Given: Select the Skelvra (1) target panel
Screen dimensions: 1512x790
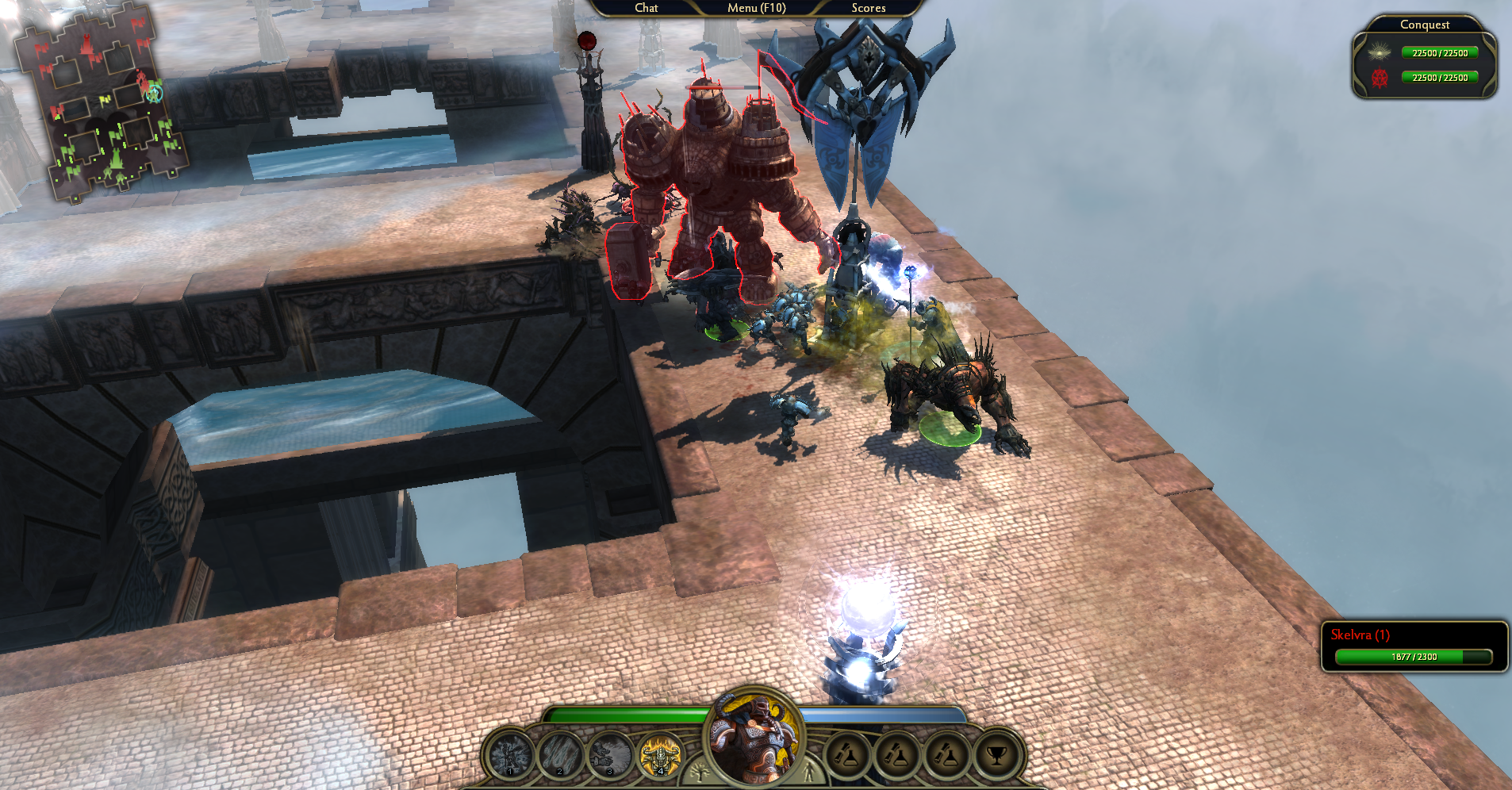Looking at the screenshot, I should [1414, 646].
